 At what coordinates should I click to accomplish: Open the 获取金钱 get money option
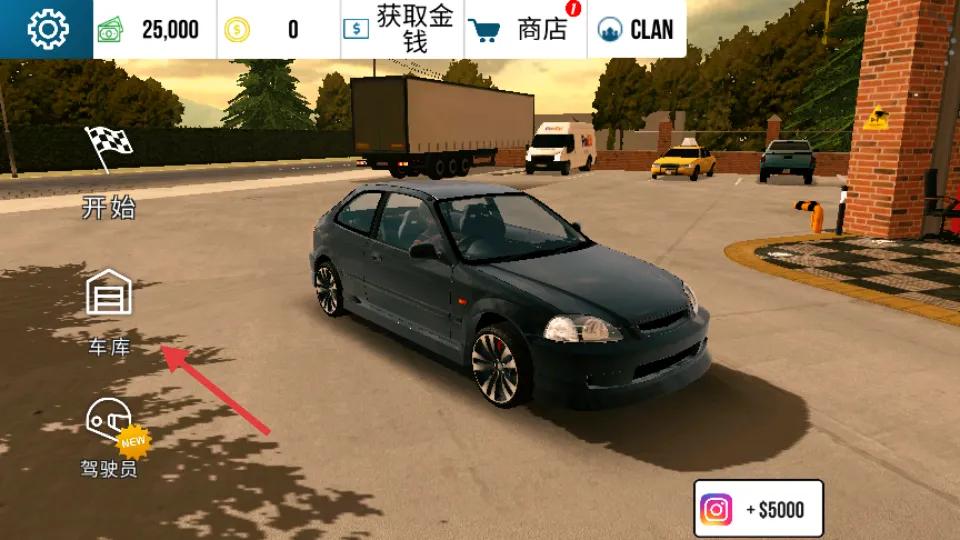point(402,30)
